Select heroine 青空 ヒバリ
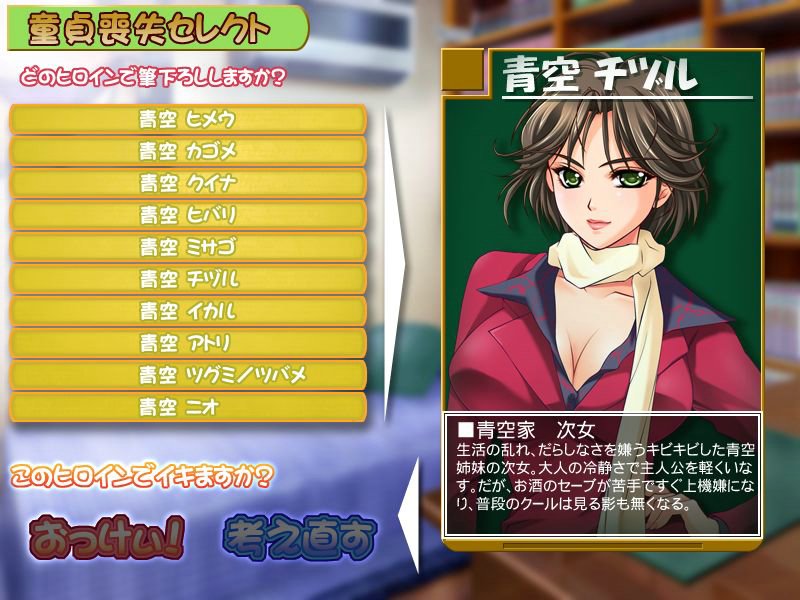This screenshot has height=600, width=800. [188, 215]
